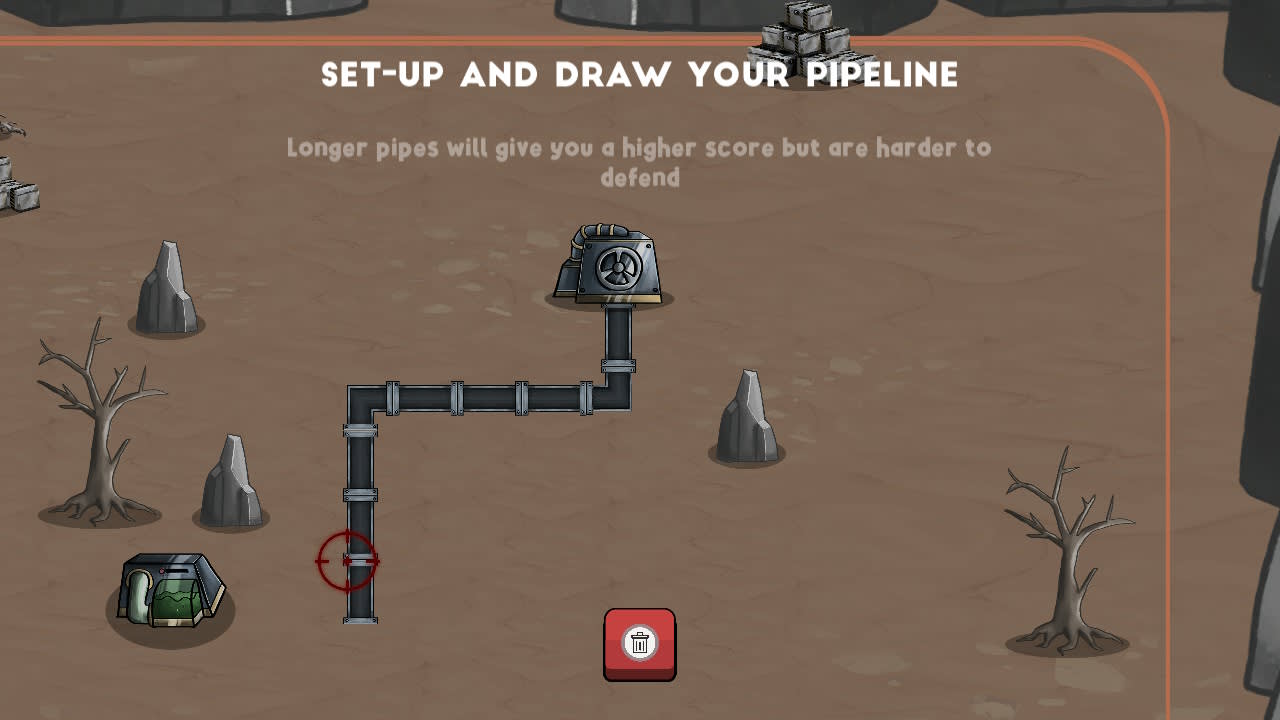Click the longer pipes hint text

pyautogui.click(x=639, y=162)
